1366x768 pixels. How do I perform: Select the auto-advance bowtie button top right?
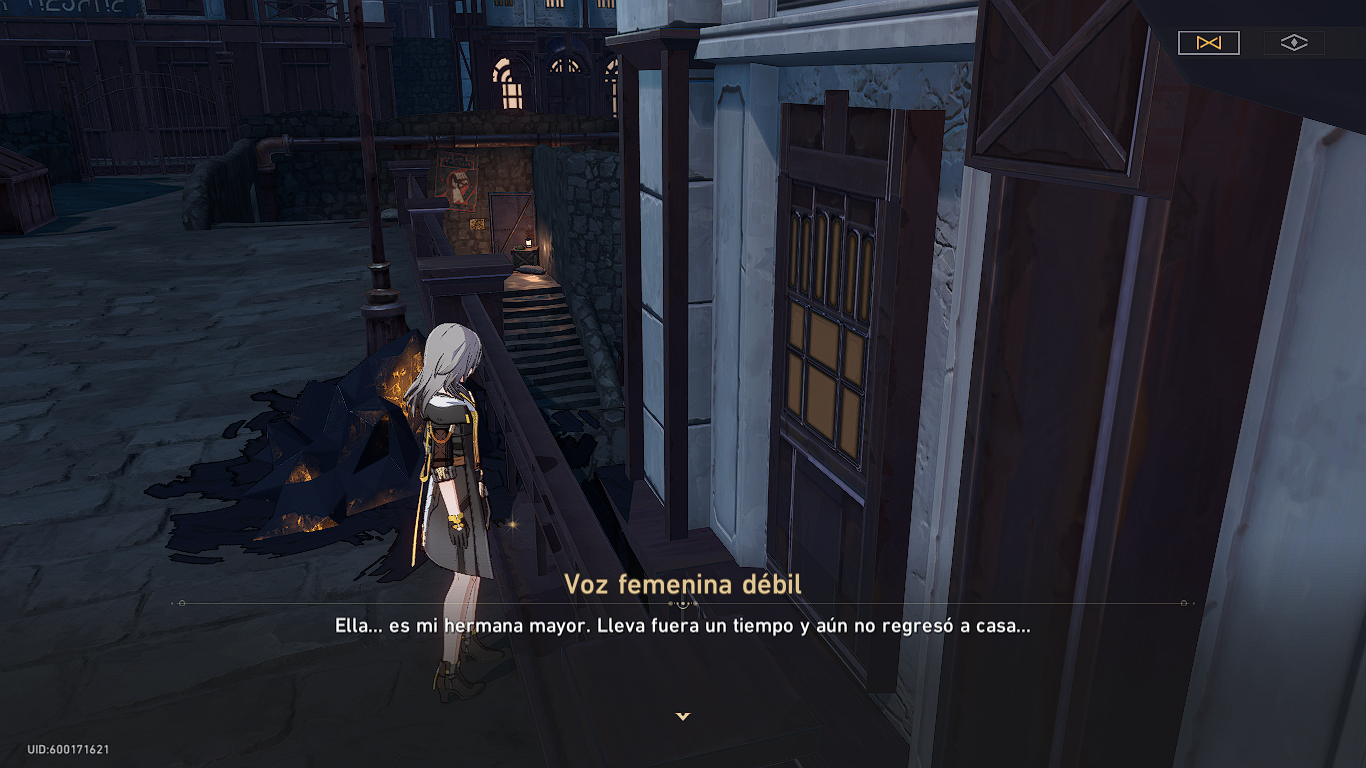point(1209,43)
